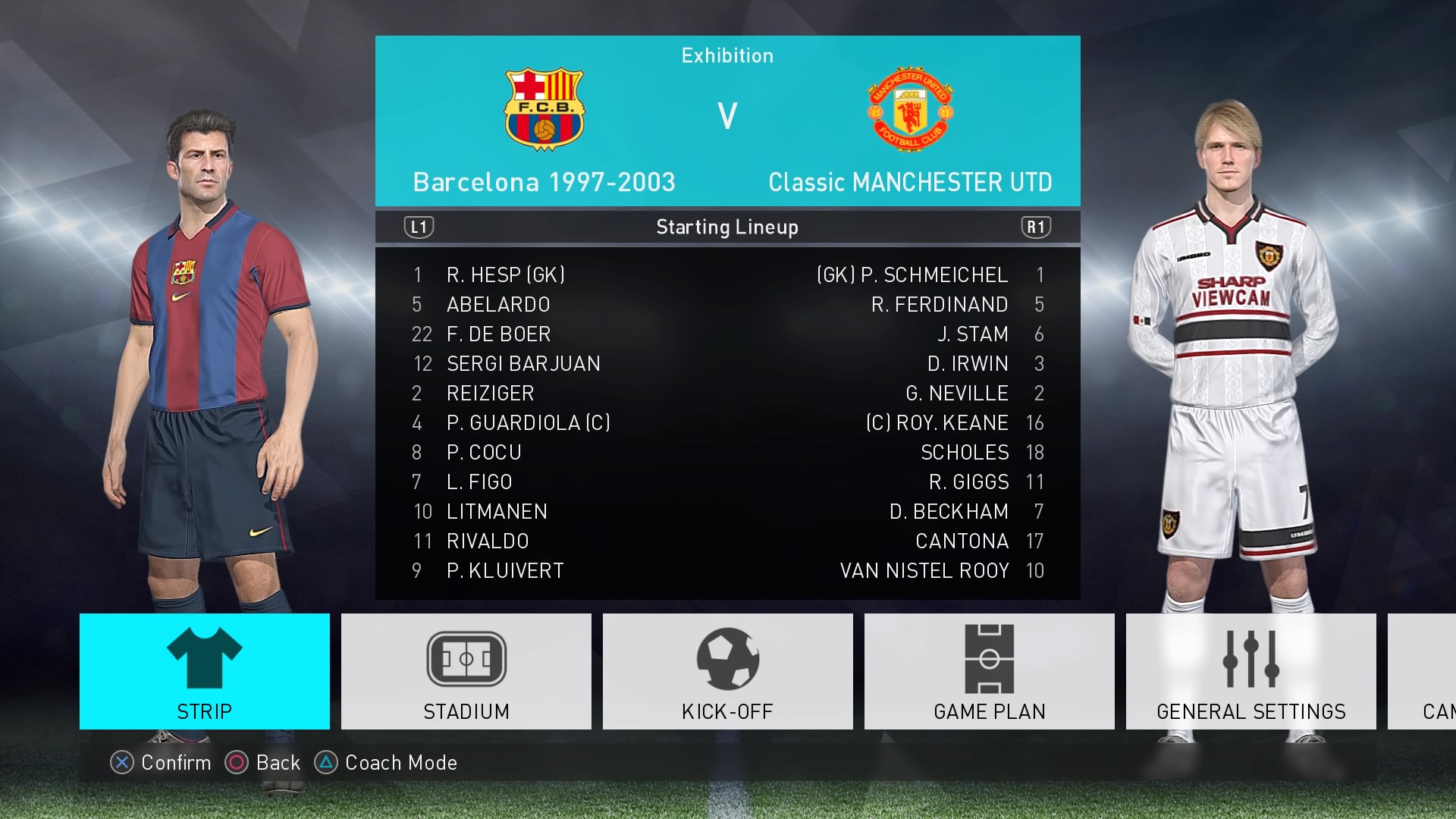Toggle the R1 shoulder button indicator
Screen dimensions: 1456x819
click(1037, 226)
